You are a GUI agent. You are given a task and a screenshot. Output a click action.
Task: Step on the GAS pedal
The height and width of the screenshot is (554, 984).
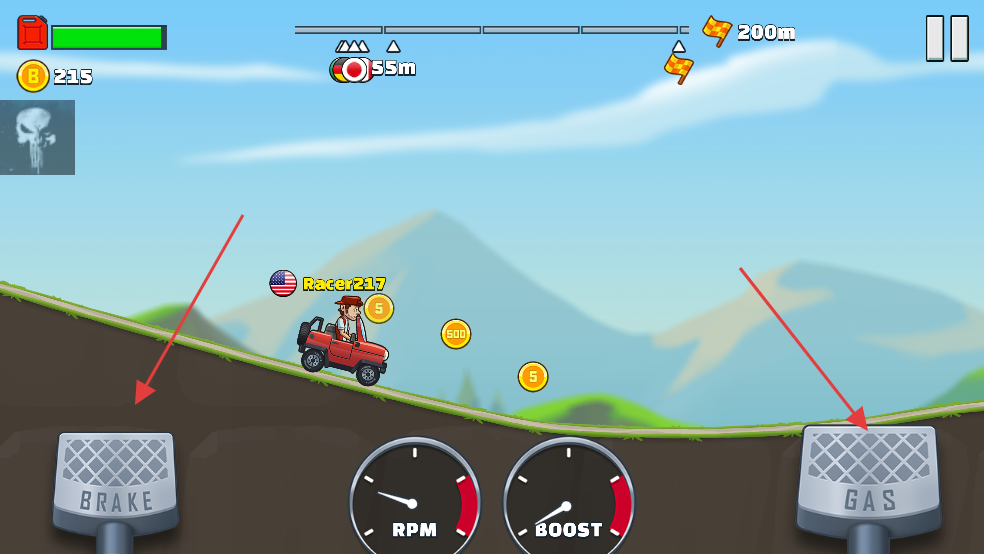(867, 477)
